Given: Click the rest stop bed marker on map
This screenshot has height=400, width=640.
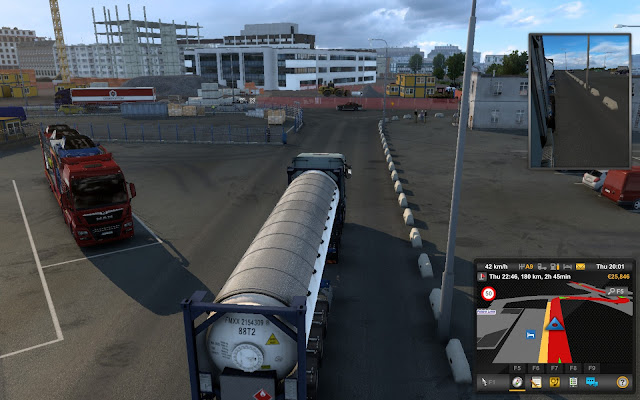Looking at the screenshot, I should click(x=529, y=336).
